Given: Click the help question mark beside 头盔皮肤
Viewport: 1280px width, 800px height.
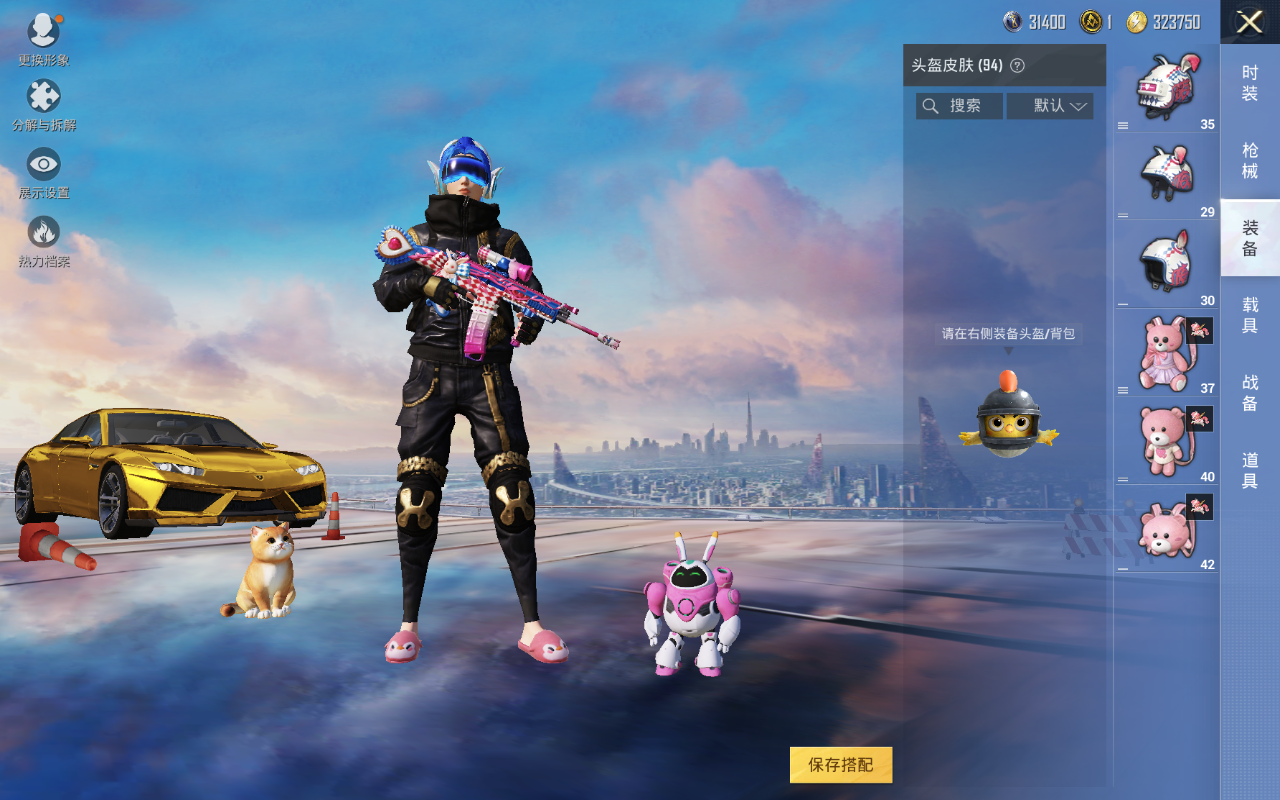Looking at the screenshot, I should 1017,66.
